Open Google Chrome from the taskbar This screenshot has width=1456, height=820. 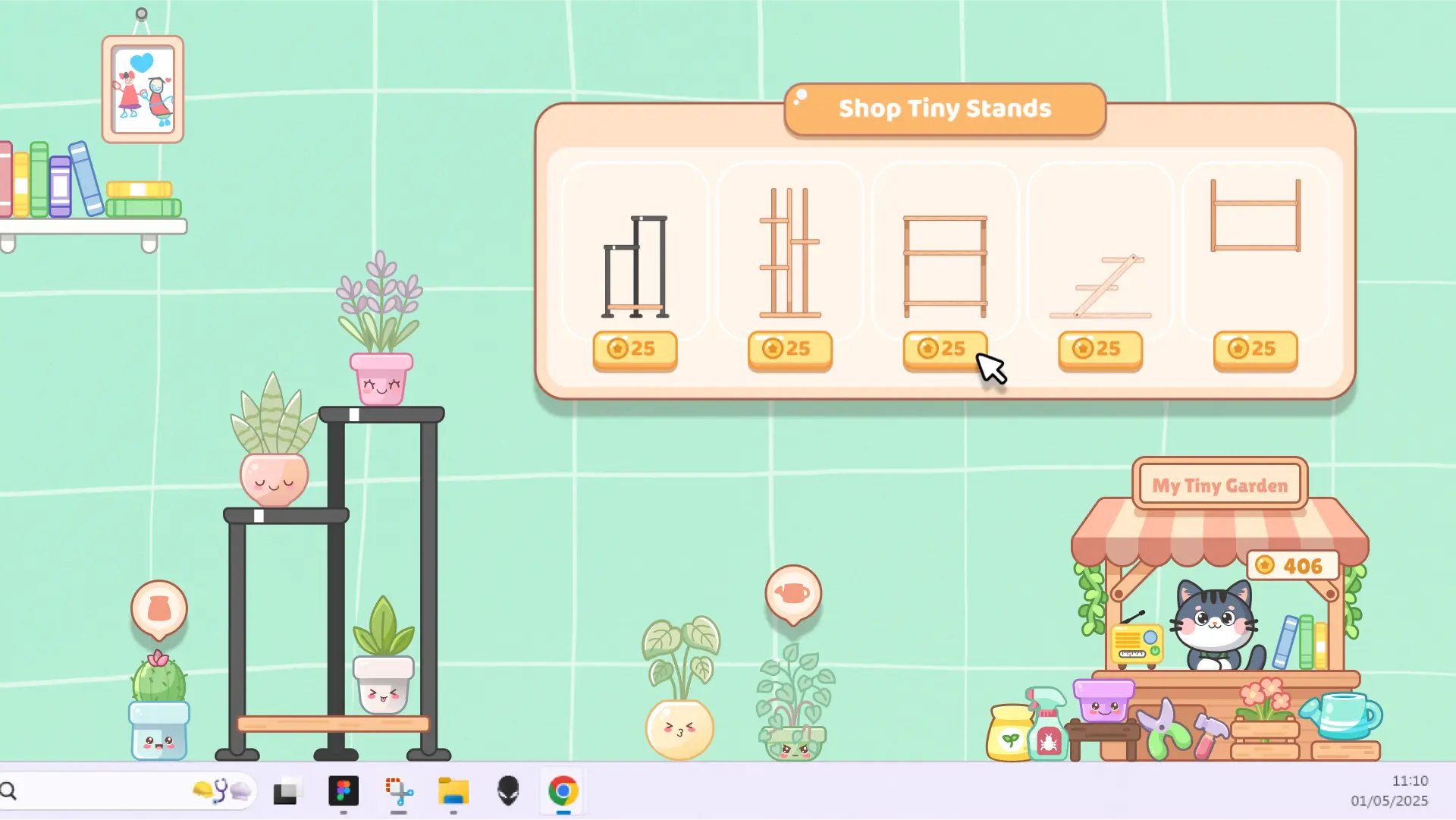(x=563, y=791)
